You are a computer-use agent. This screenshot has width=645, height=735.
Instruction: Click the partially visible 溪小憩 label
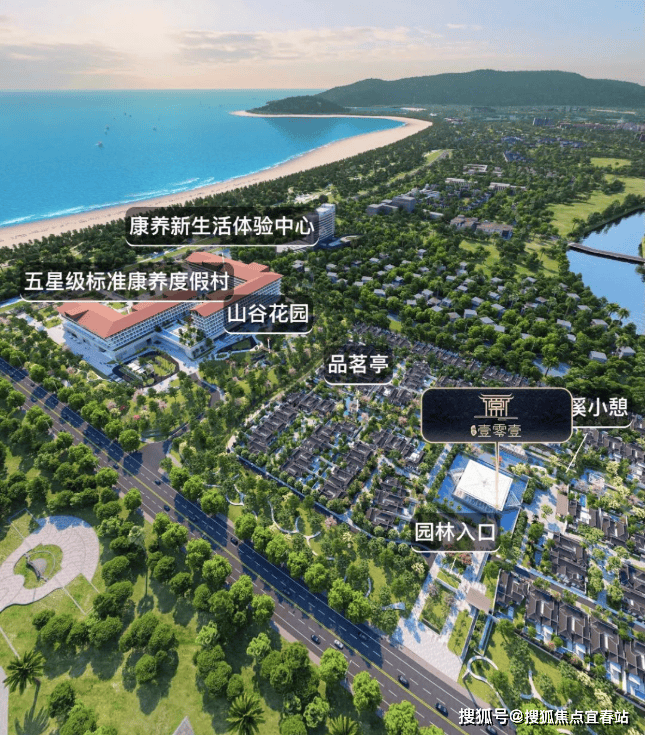pyautogui.click(x=601, y=408)
